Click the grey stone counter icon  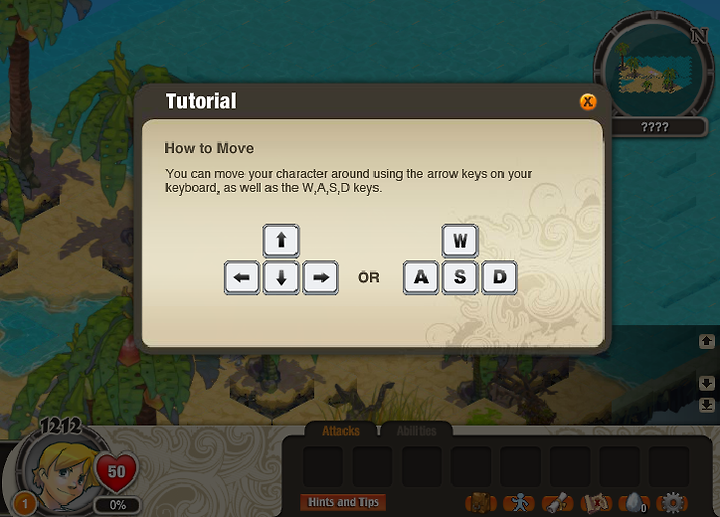point(634,502)
